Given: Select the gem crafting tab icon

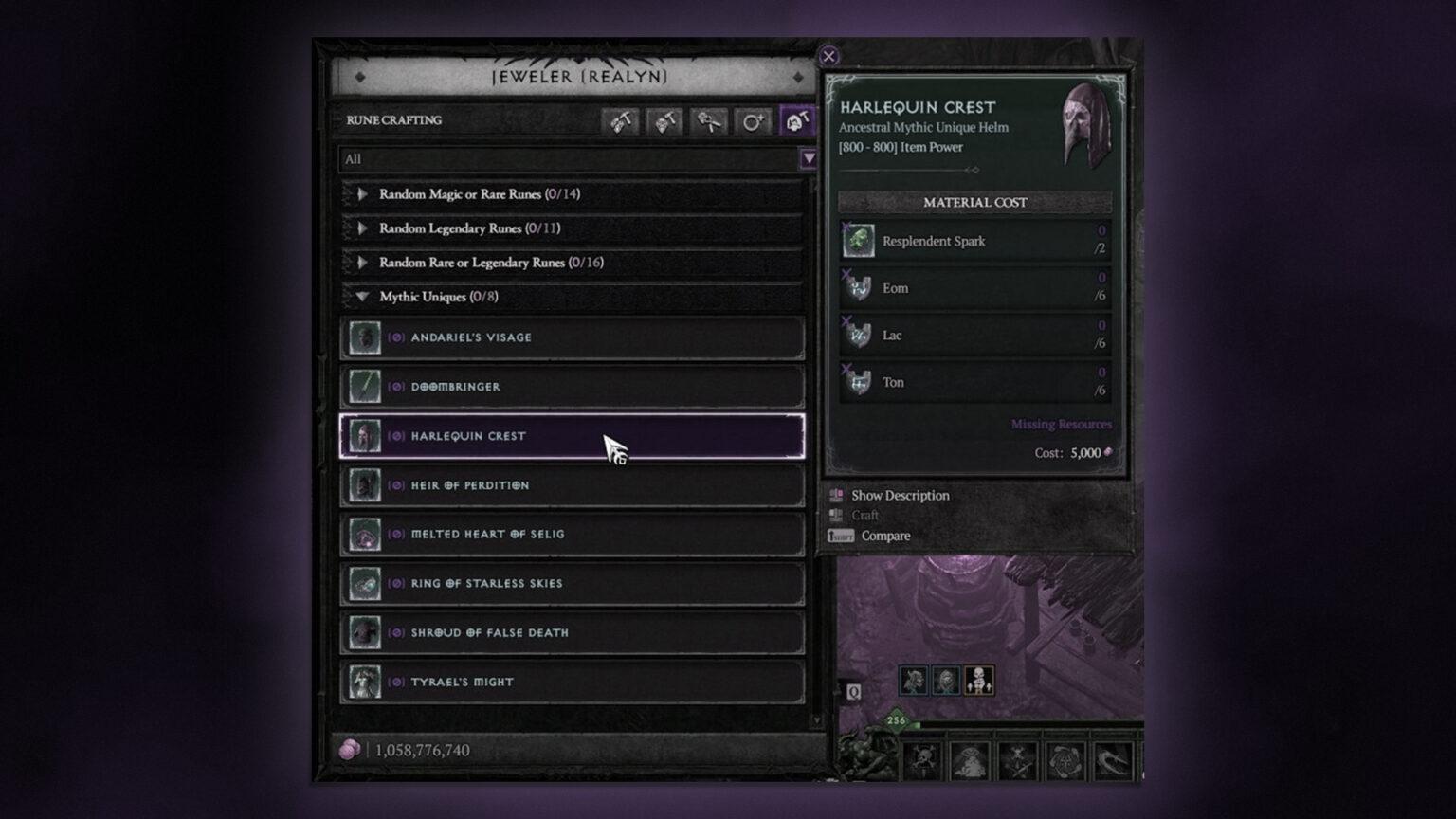Looking at the screenshot, I should [622, 120].
